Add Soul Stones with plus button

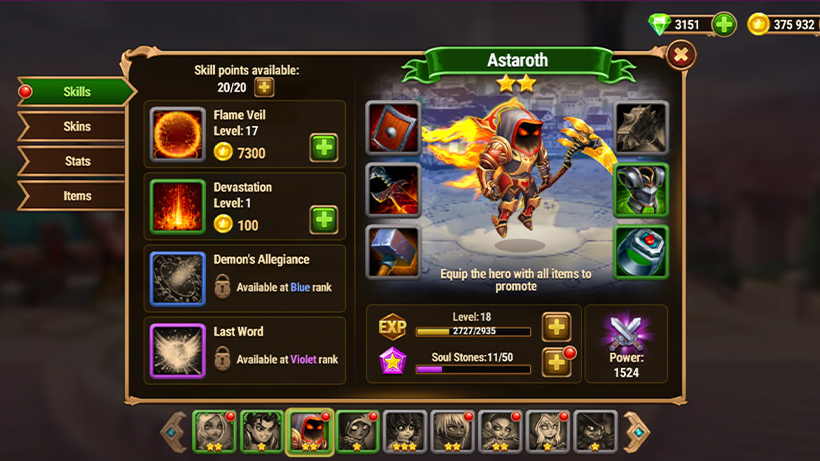(556, 362)
